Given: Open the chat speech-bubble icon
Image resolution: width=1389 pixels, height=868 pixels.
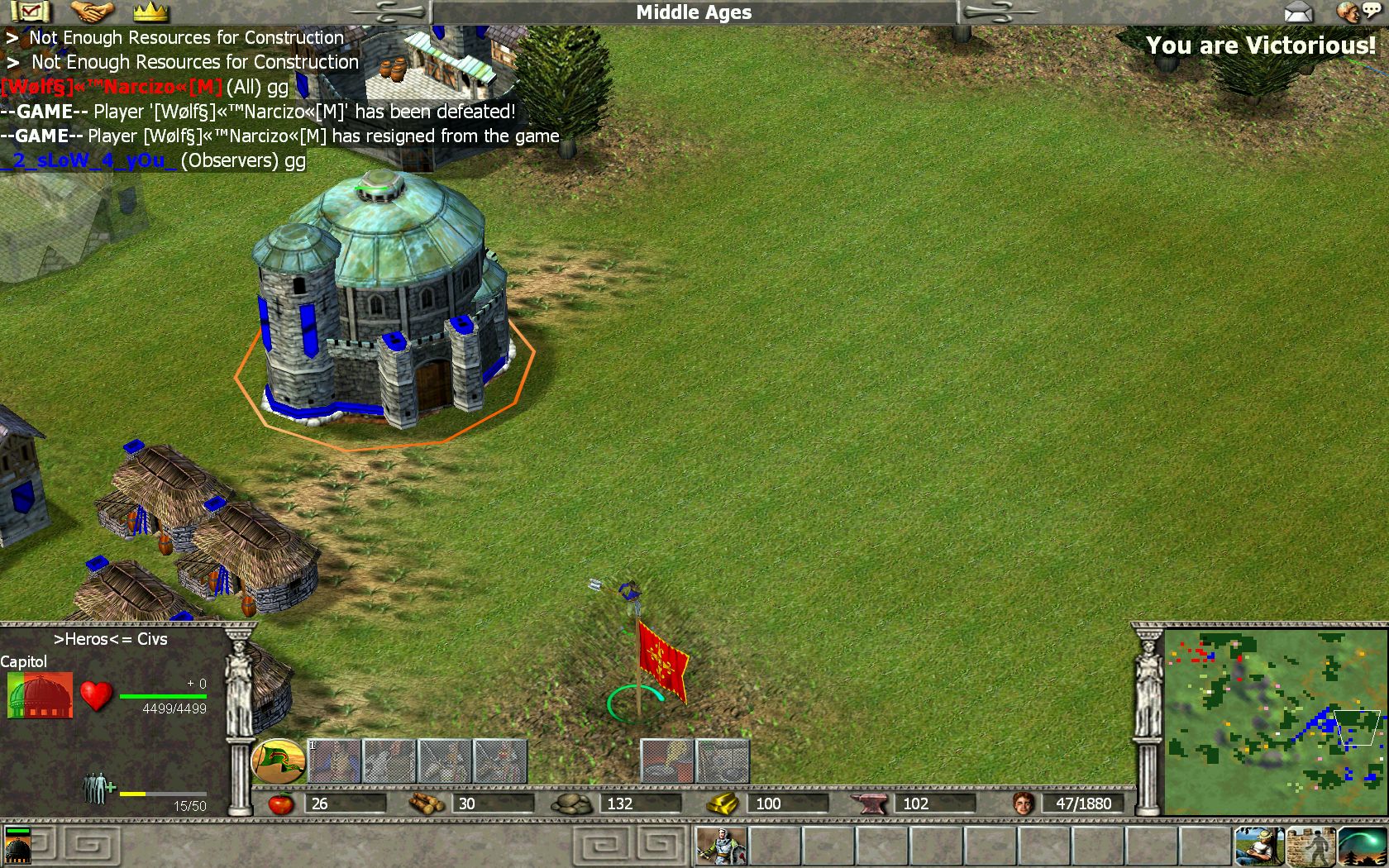Looking at the screenshot, I should [x=1358, y=12].
